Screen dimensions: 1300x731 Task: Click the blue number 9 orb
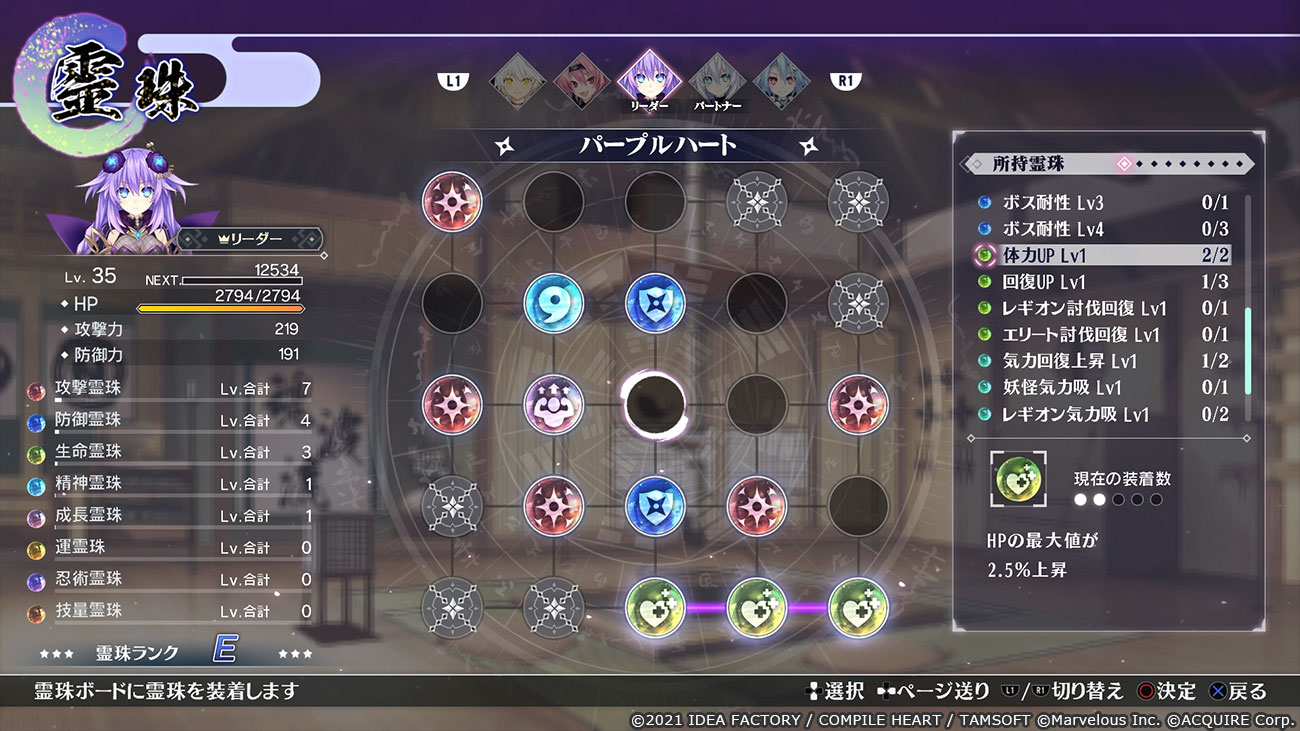(x=554, y=302)
